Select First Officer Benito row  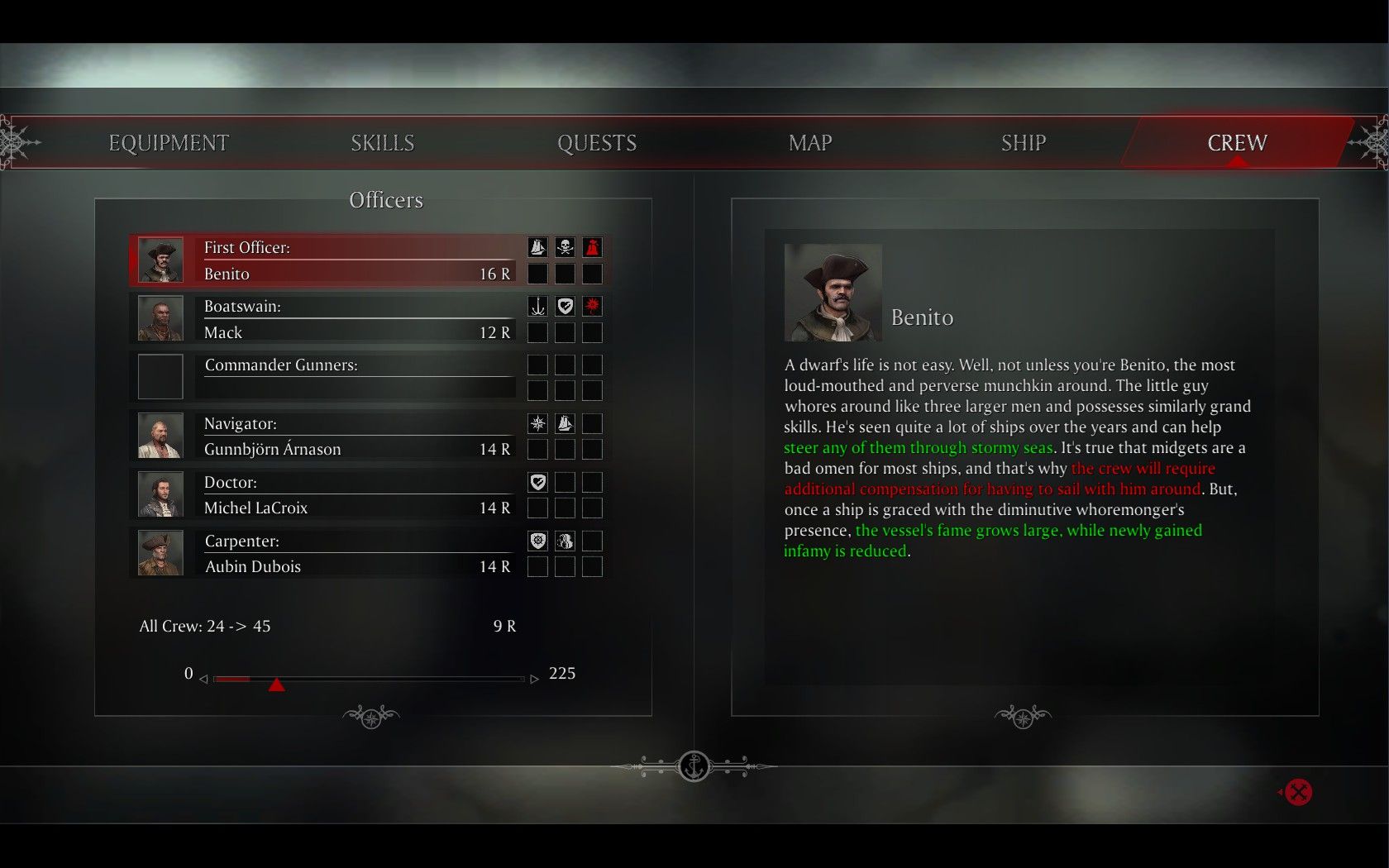click(356, 260)
